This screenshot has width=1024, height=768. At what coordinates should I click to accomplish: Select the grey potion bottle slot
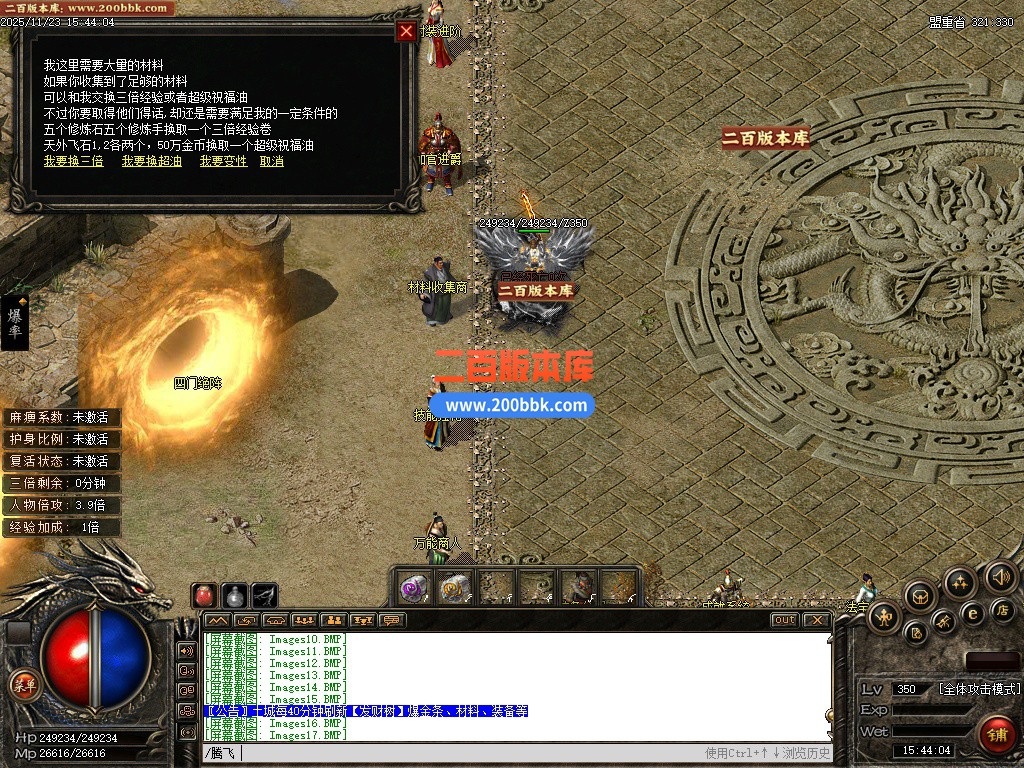pos(234,595)
